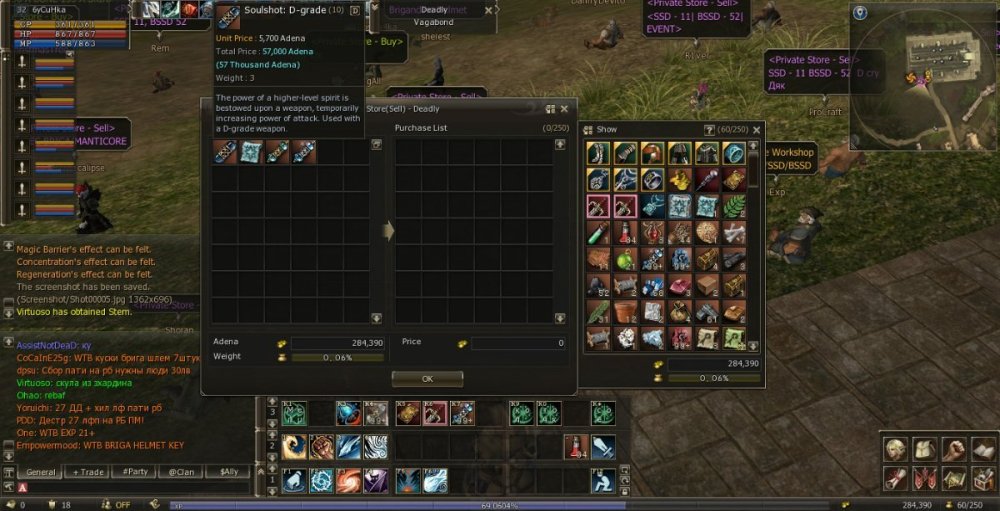1000x511 pixels.
Task: Close the Private Store sell window
Action: click(564, 108)
